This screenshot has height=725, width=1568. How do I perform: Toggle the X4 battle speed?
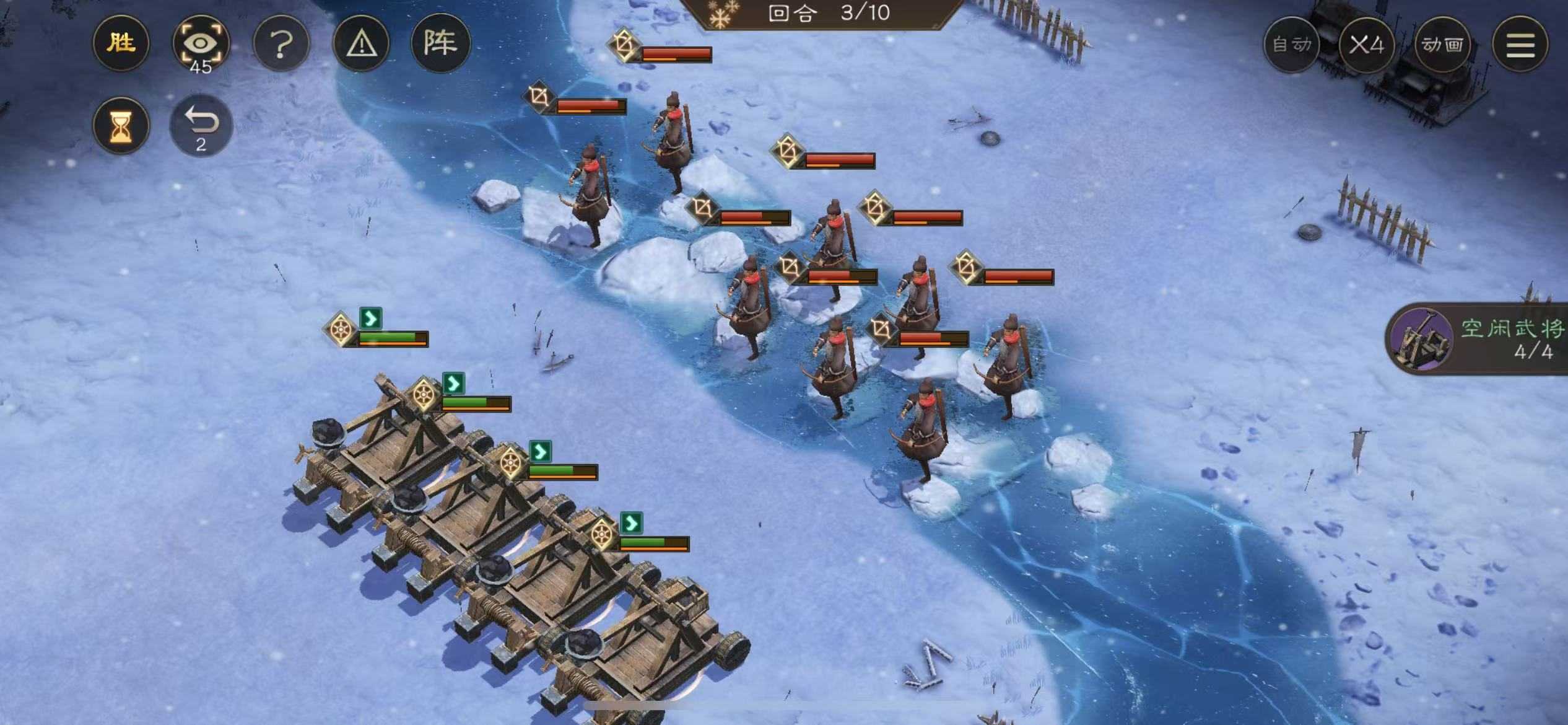click(x=1369, y=45)
